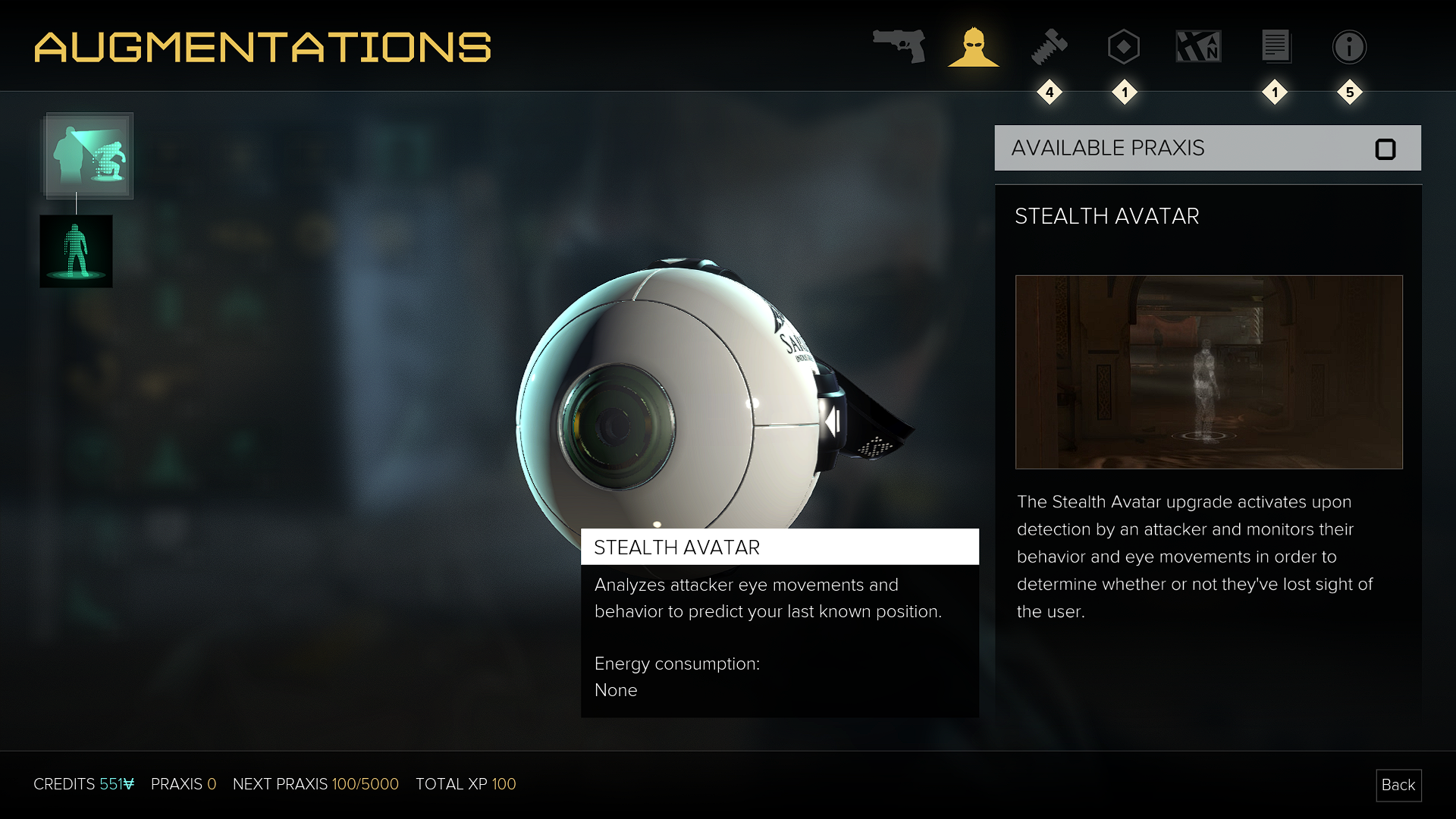1456x819 pixels.
Task: Open the map tab
Action: point(1198,47)
